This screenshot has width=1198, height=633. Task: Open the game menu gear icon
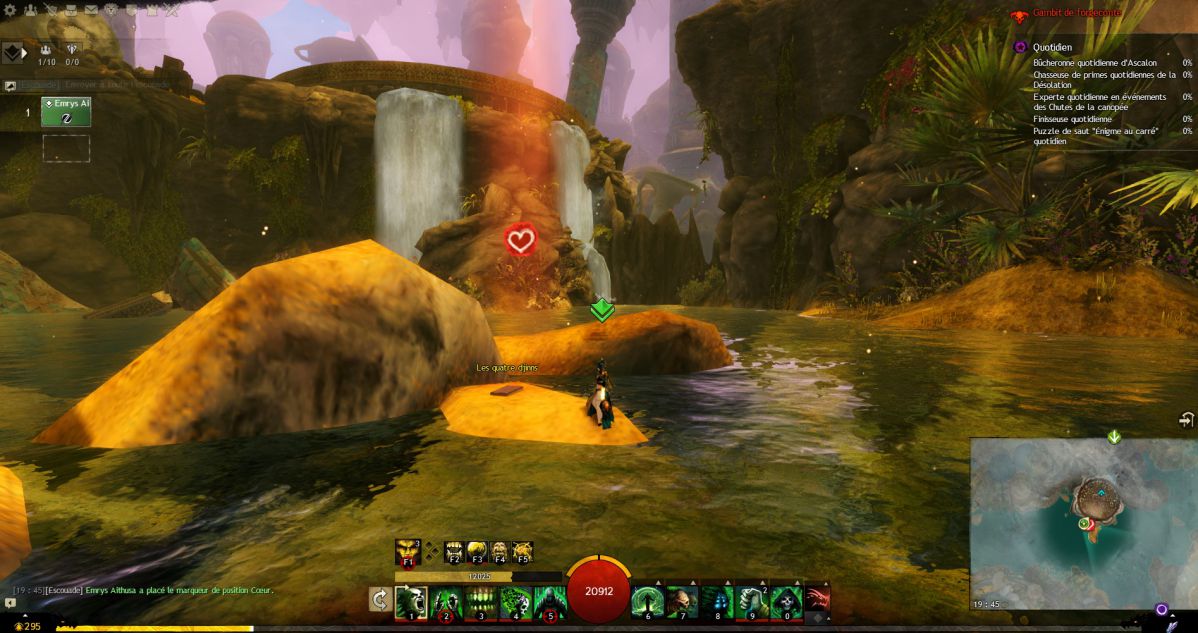11,10
